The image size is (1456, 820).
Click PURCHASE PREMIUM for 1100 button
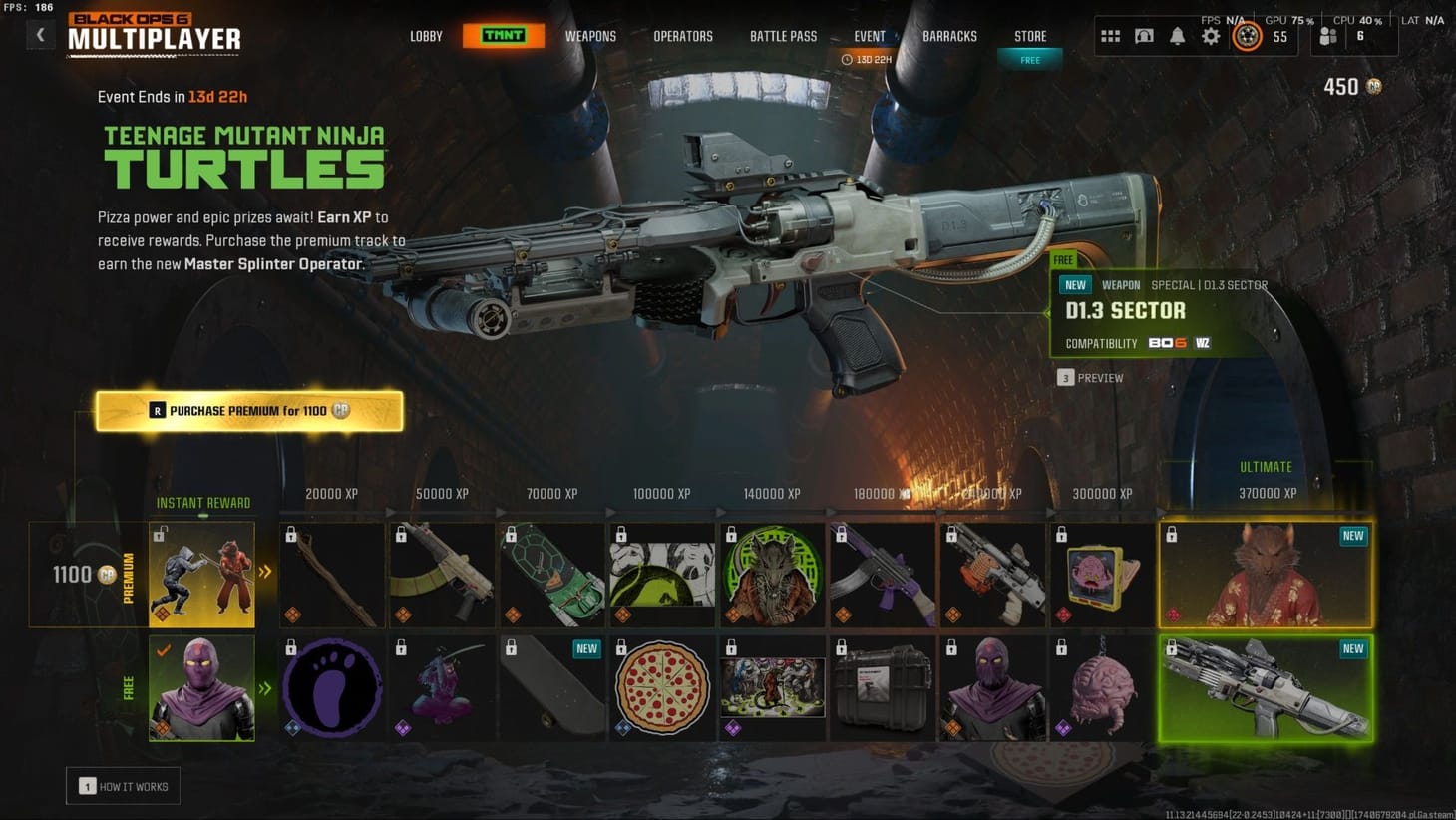click(249, 410)
